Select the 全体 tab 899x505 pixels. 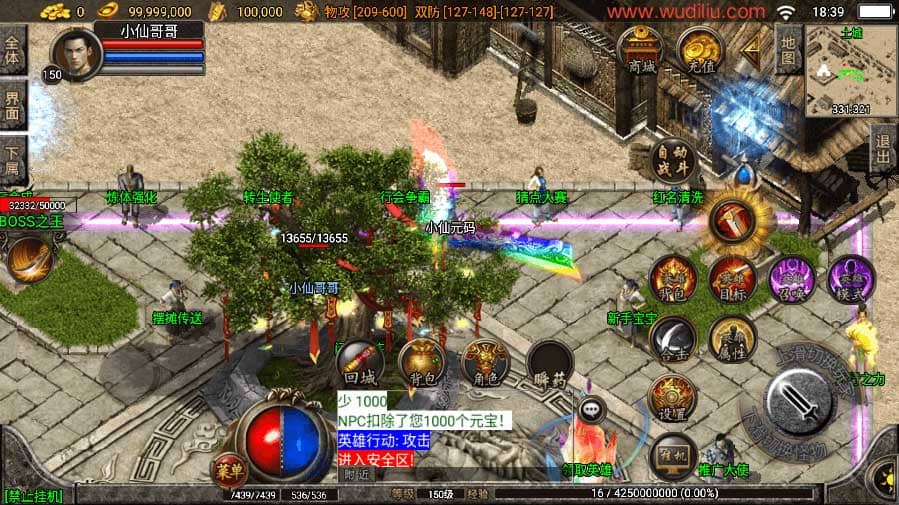click(12, 50)
